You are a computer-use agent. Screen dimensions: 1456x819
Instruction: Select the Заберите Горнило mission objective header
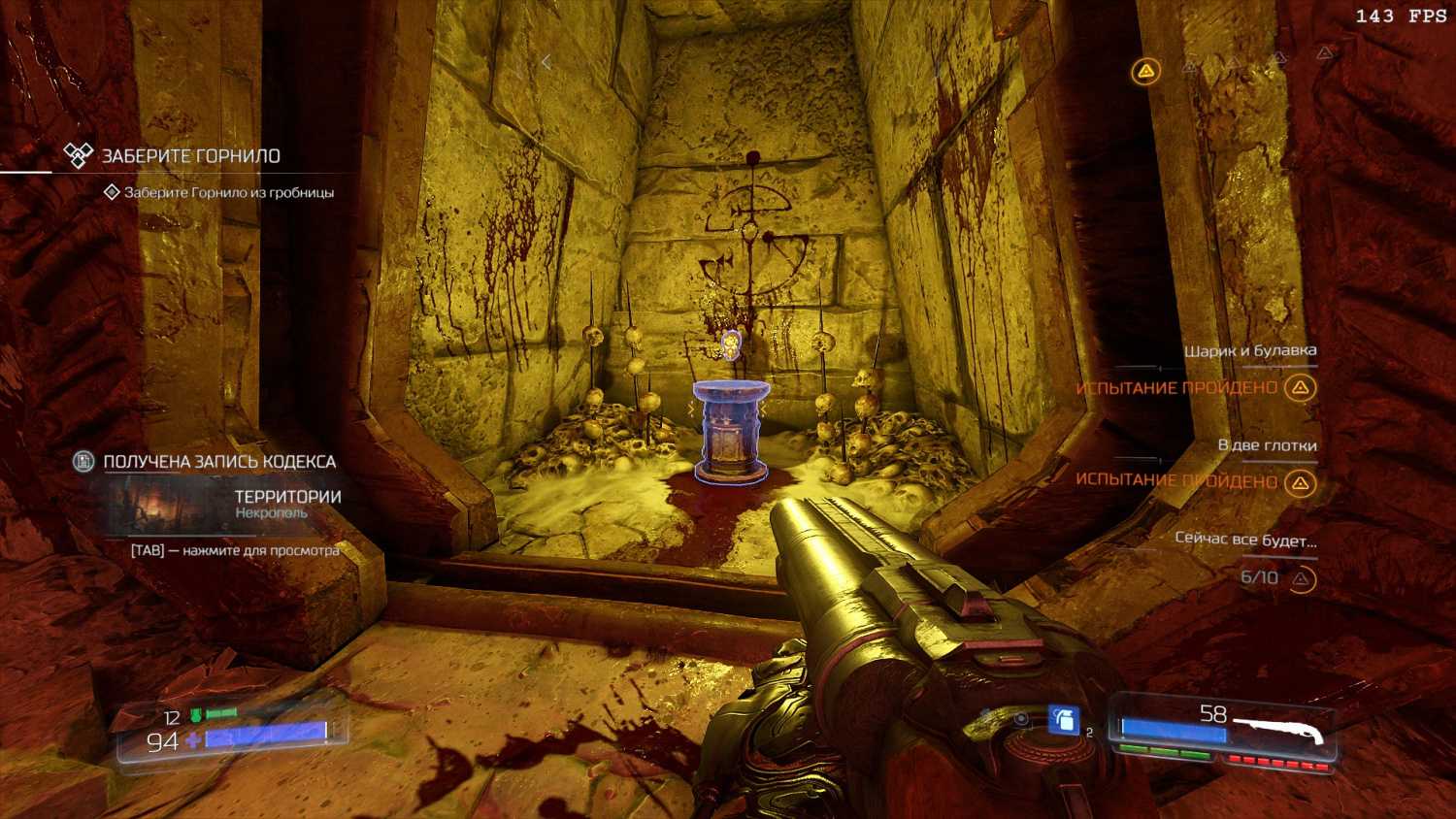tap(190, 156)
